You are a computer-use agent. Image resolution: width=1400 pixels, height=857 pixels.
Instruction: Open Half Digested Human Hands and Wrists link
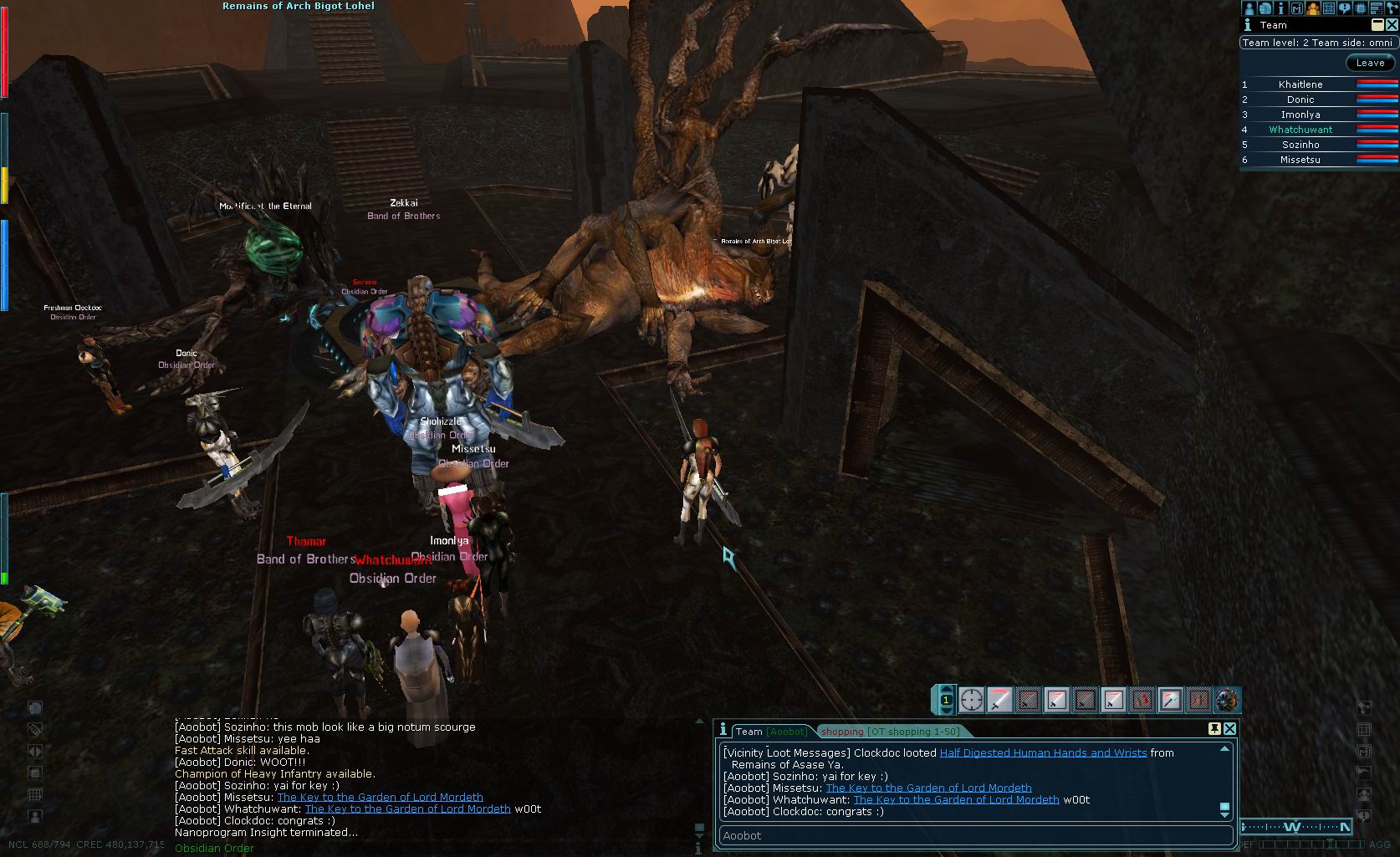(x=1043, y=752)
